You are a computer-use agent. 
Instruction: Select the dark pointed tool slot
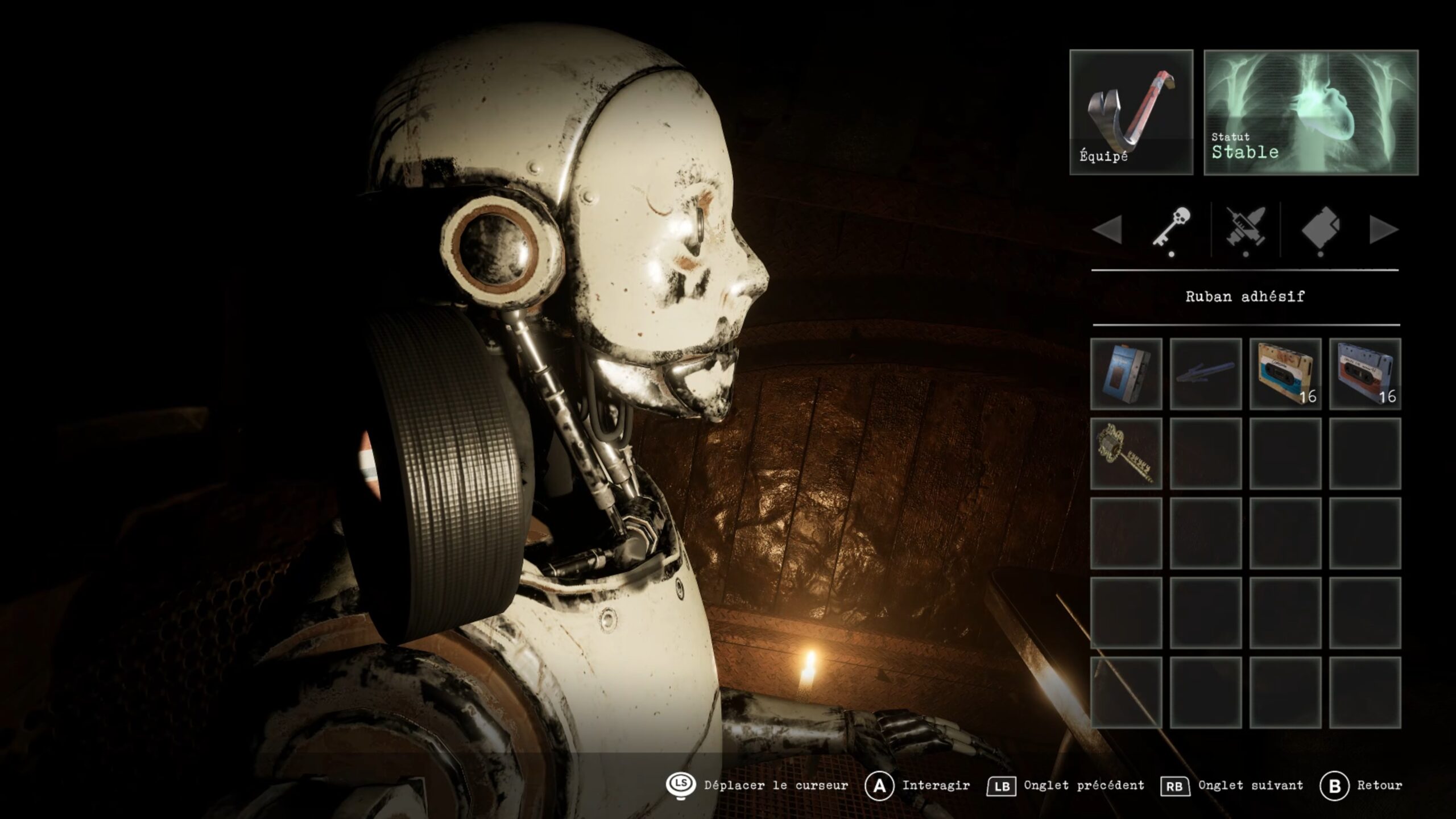point(1206,374)
